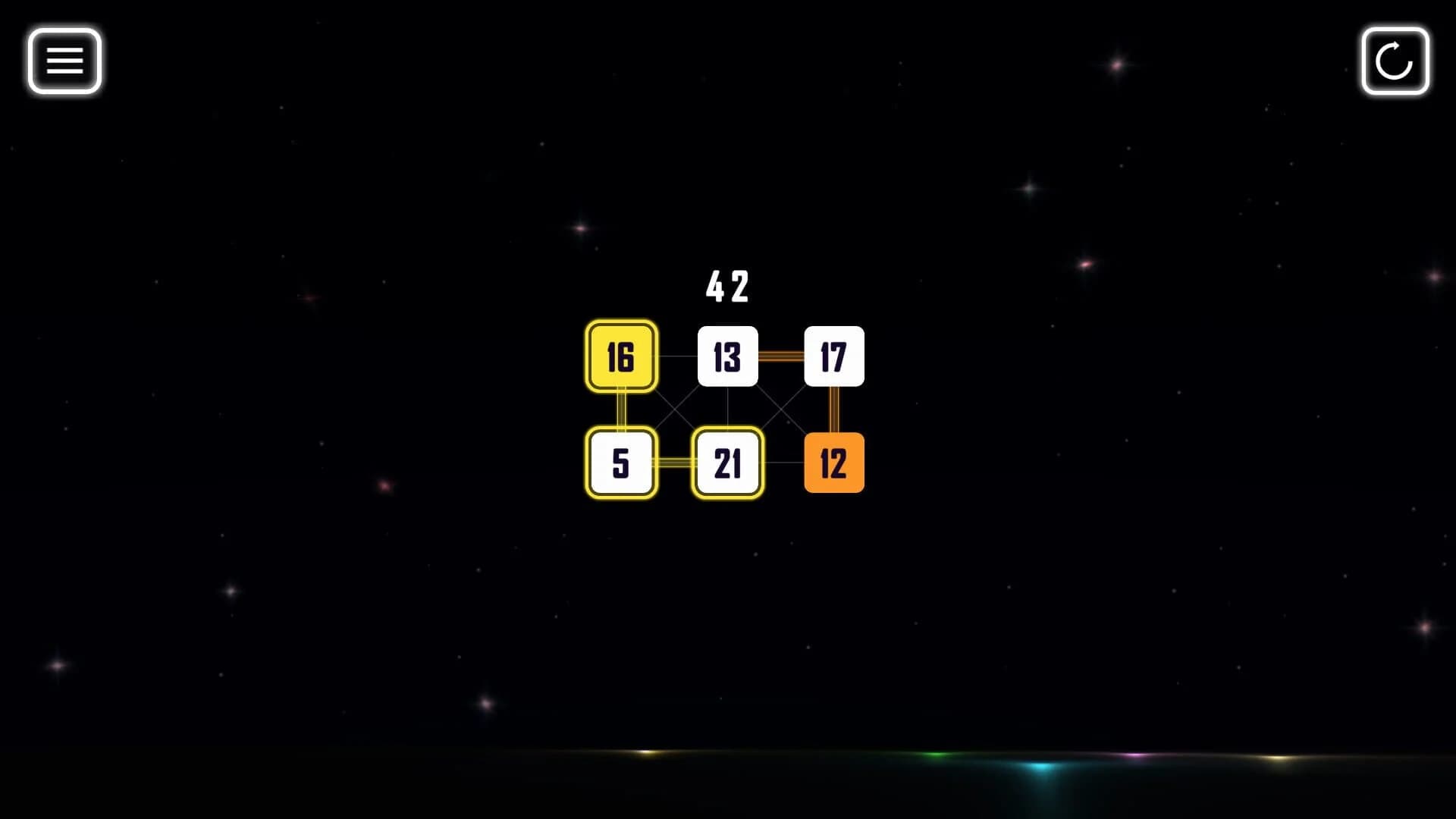
Task: Select the orange 12 tile
Action: [x=833, y=464]
